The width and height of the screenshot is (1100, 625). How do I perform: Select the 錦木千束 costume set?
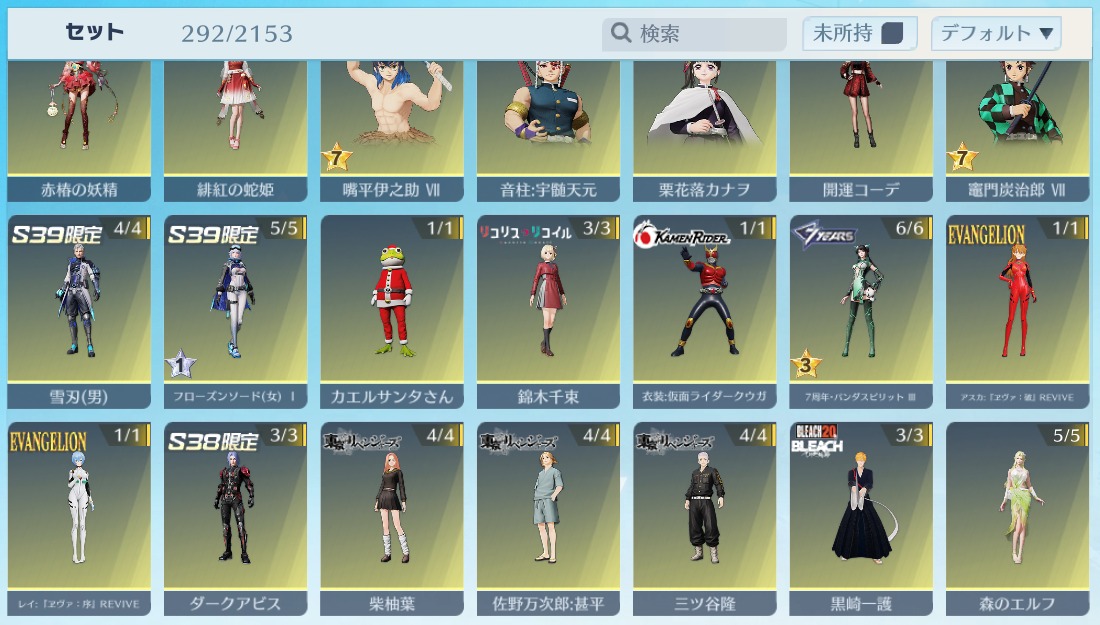pos(548,310)
